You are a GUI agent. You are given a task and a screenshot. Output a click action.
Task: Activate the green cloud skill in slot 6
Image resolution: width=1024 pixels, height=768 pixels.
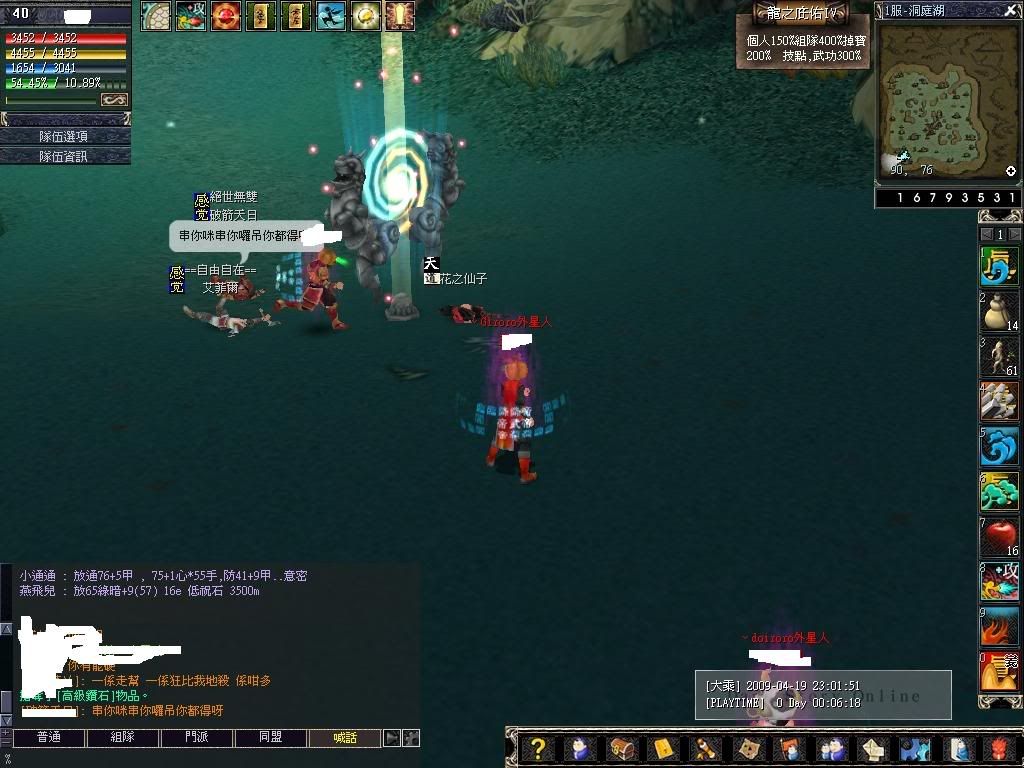pos(998,491)
